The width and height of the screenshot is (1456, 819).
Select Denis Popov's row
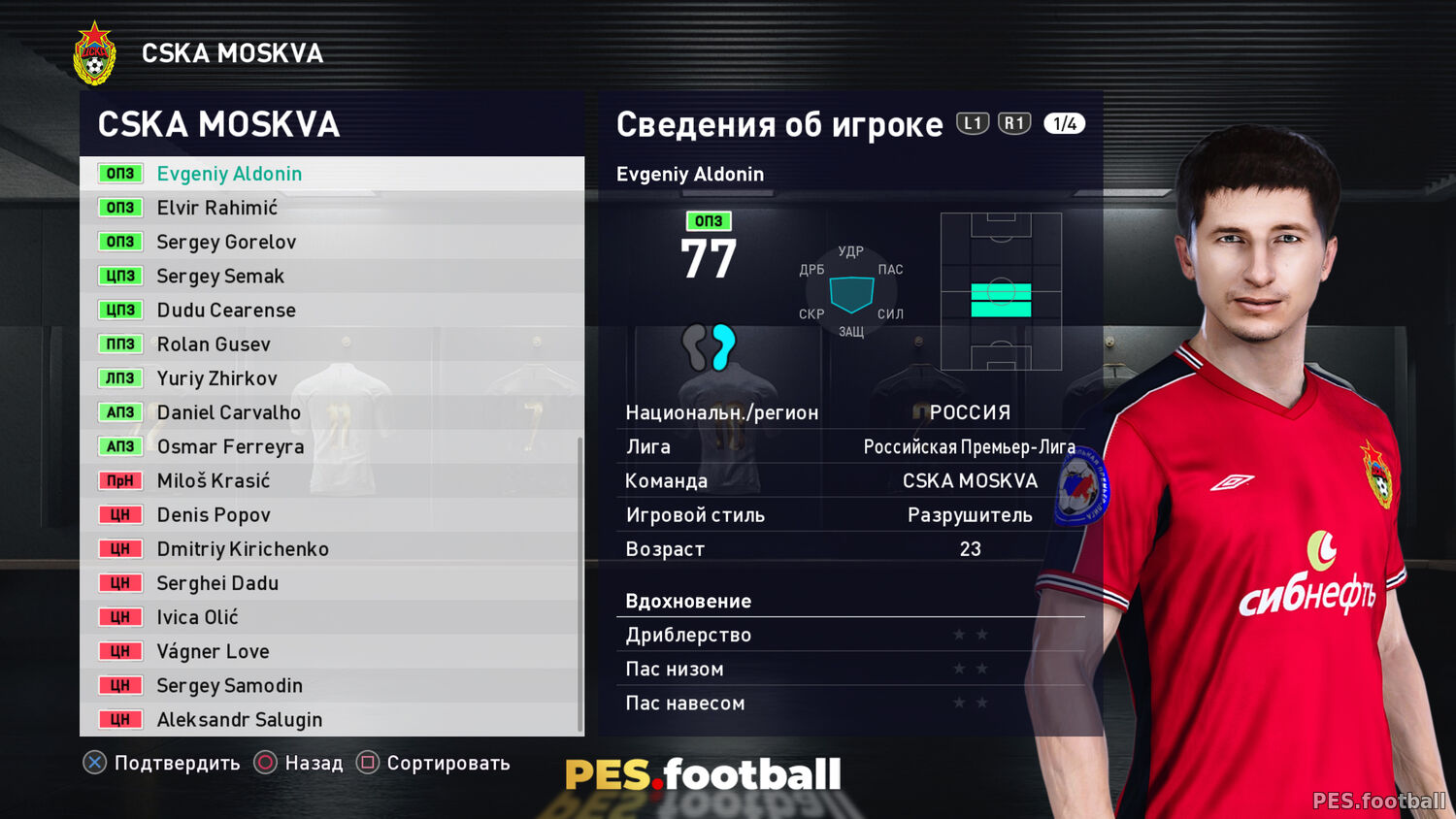214,515
